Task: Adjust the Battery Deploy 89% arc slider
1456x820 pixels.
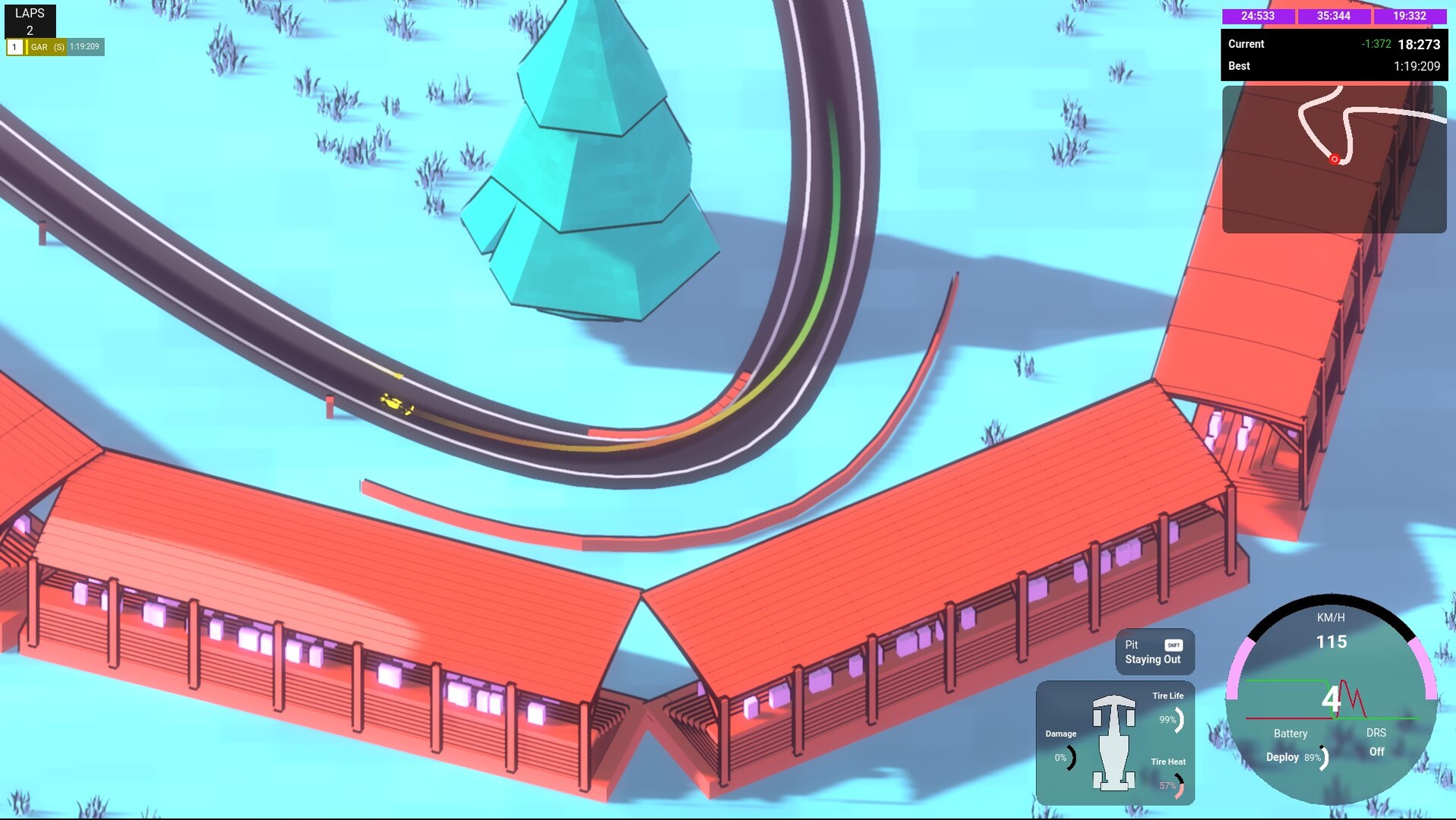Action: click(x=1324, y=757)
